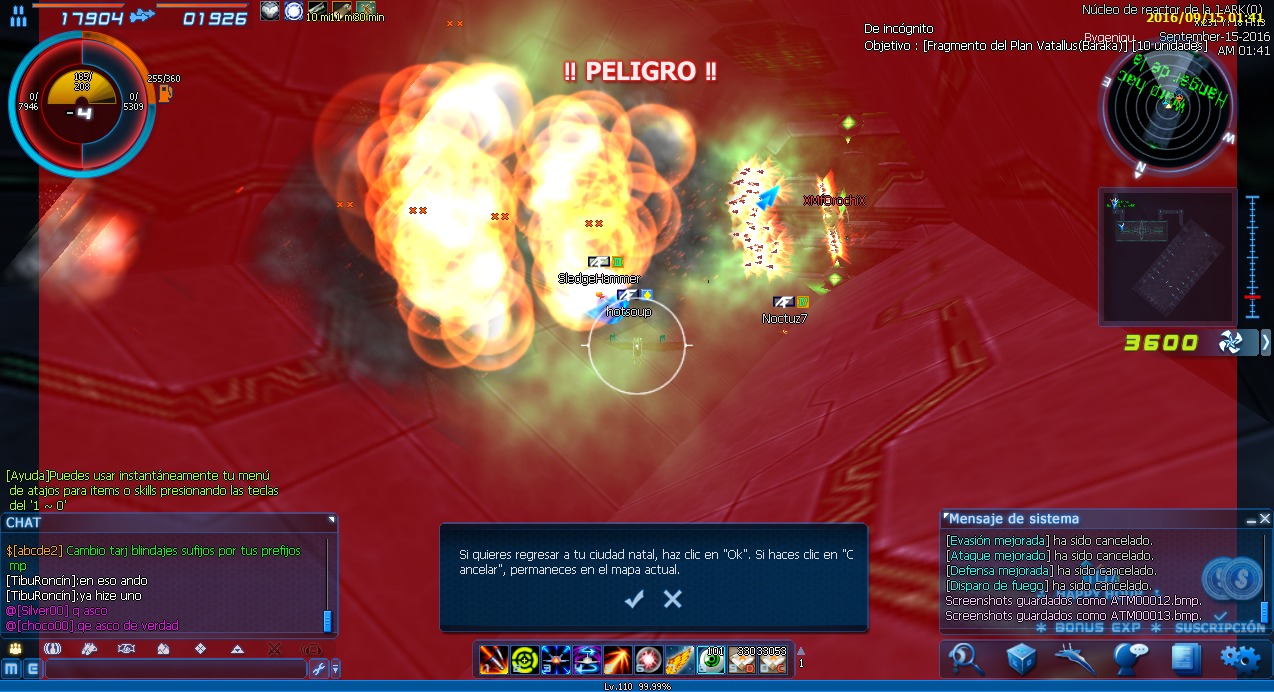The height and width of the screenshot is (692, 1274).
Task: Click the arrow beside the 3600 speed display
Action: point(1266,343)
